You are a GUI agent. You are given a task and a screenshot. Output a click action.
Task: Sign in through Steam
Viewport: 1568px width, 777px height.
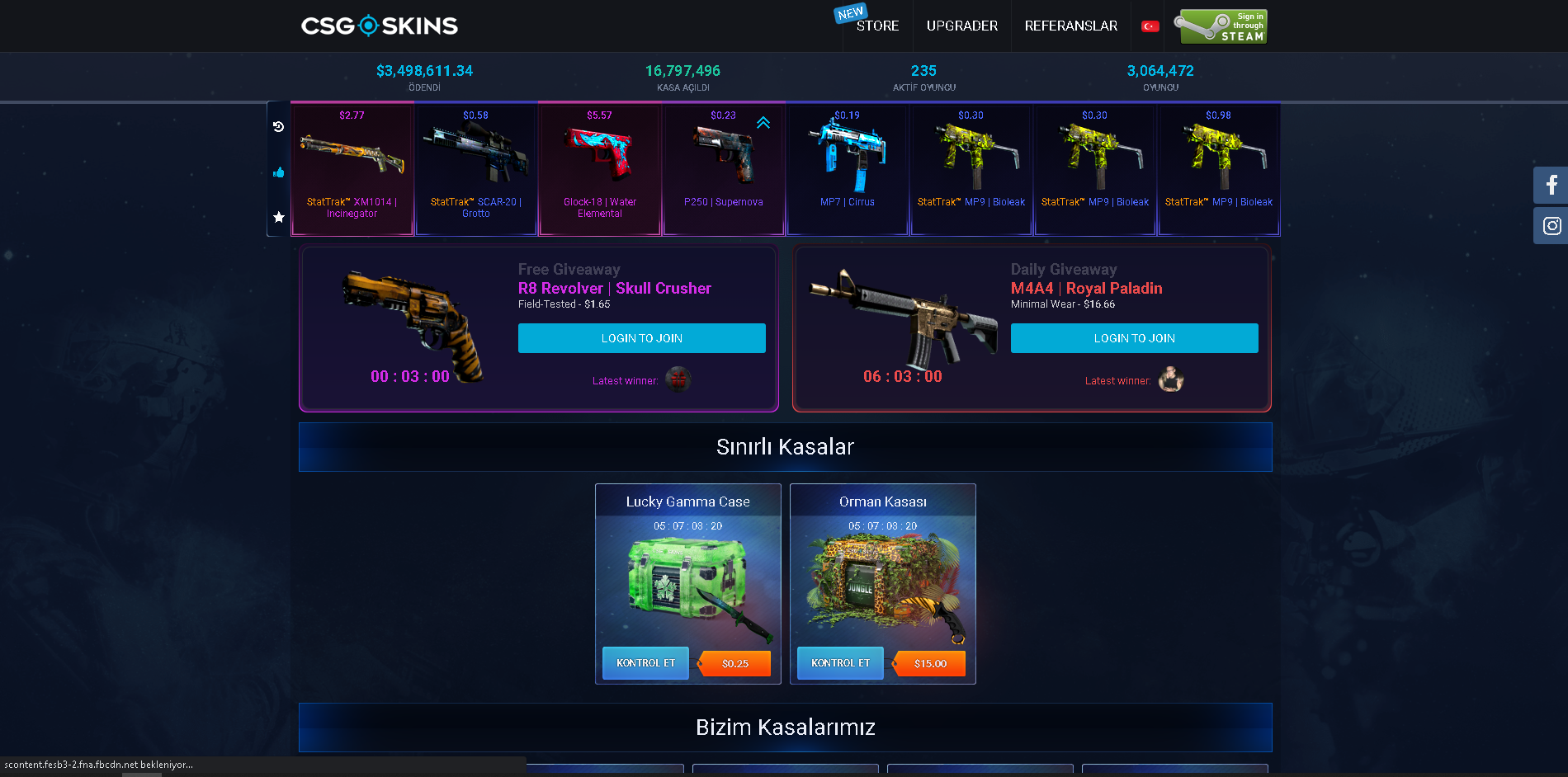[1220, 26]
